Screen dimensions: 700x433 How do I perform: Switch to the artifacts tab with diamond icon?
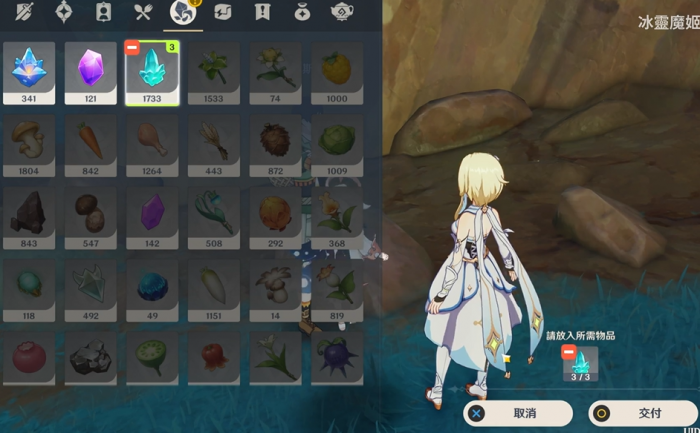coord(64,12)
